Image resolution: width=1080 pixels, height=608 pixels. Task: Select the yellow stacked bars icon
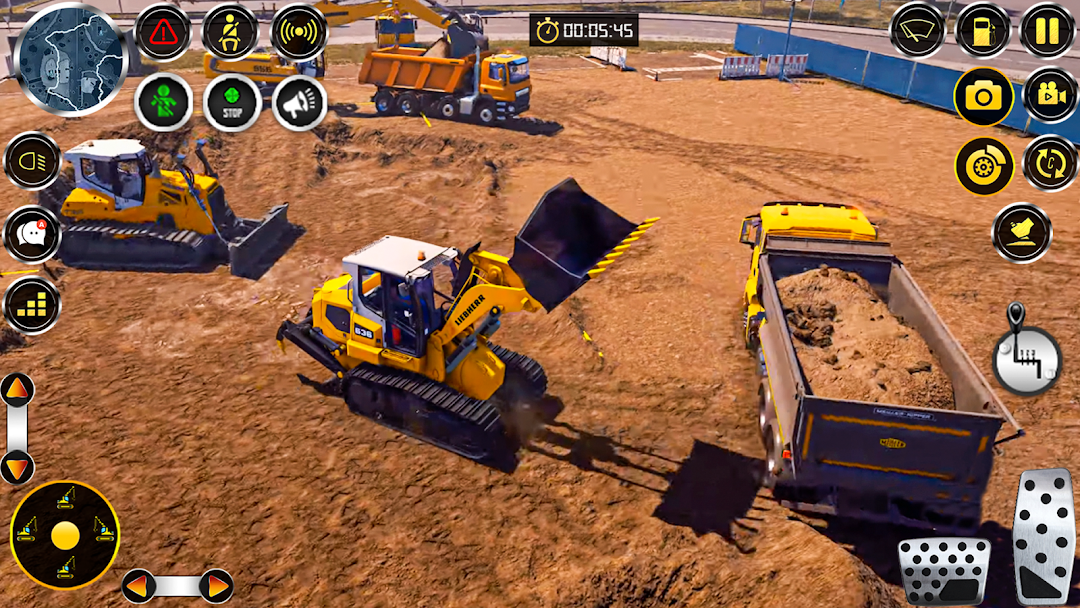32,306
